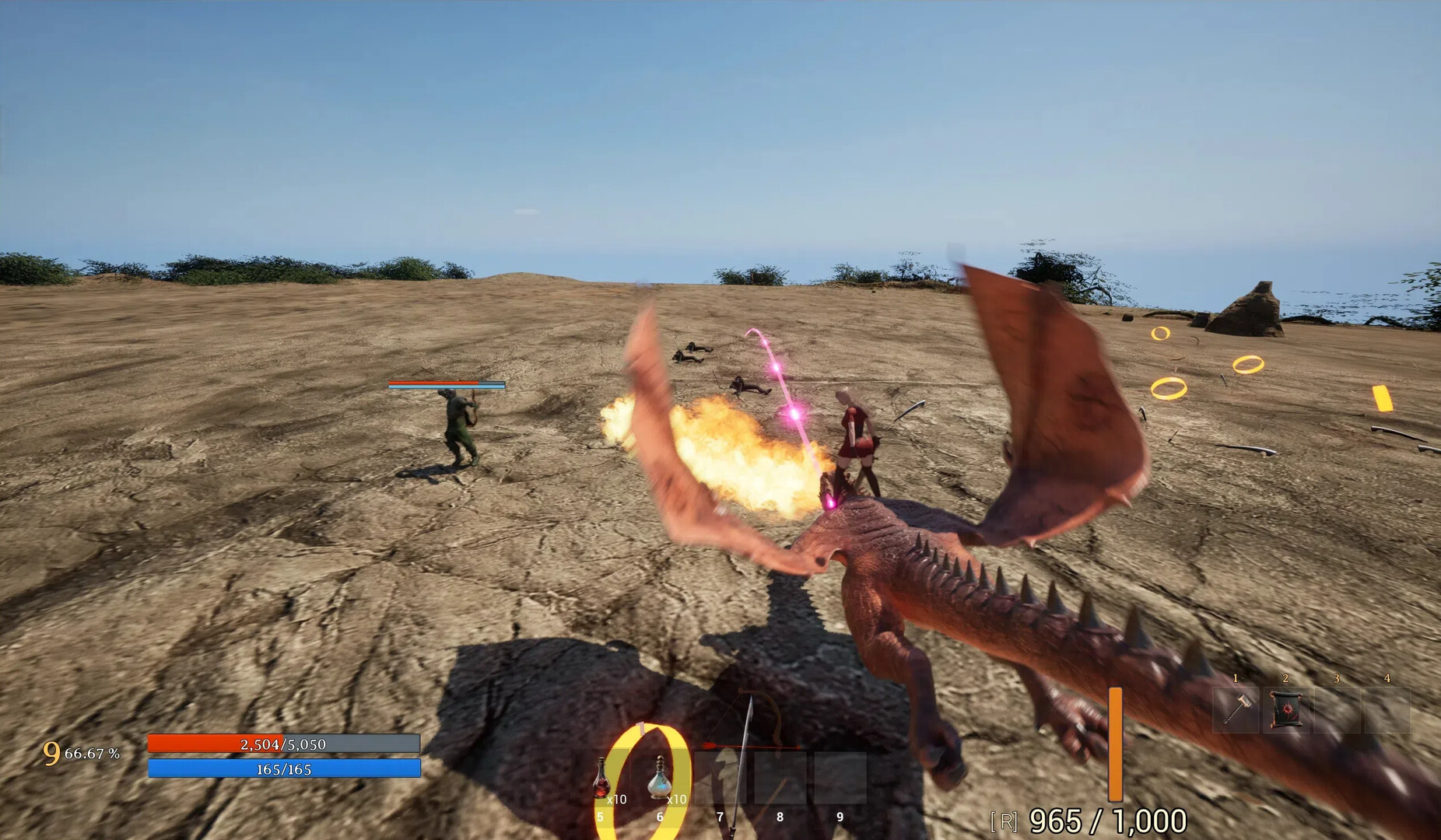Click the x10 stack count on blue potion
1441x840 pixels.
678,799
